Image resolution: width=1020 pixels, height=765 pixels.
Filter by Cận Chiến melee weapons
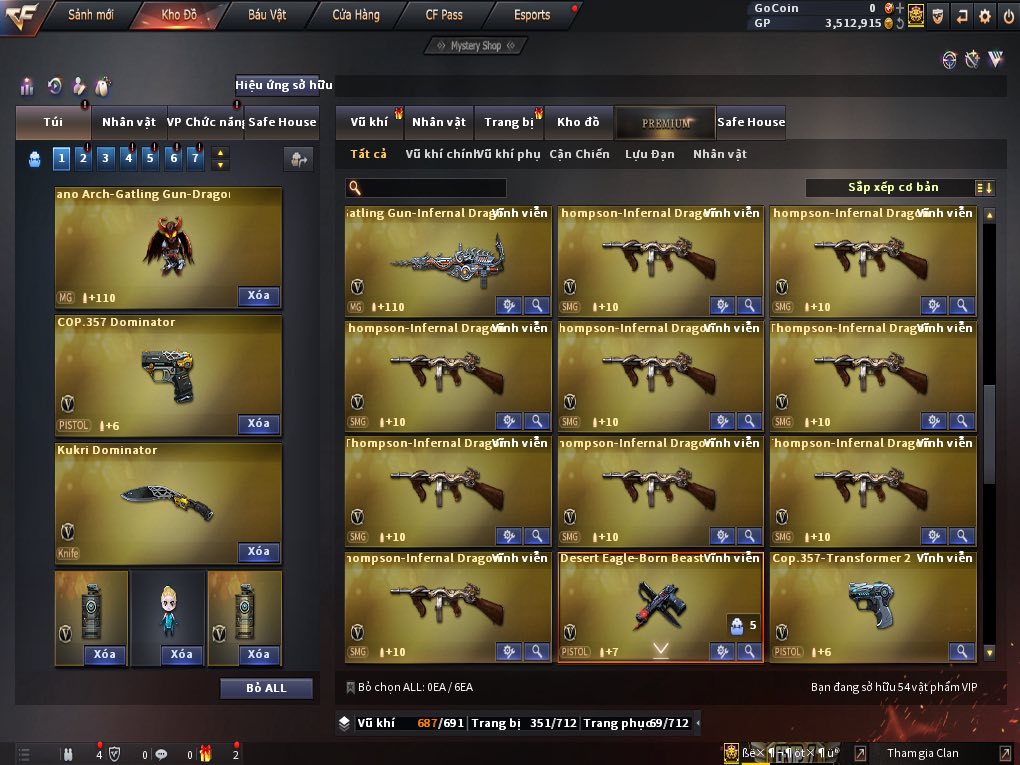579,154
